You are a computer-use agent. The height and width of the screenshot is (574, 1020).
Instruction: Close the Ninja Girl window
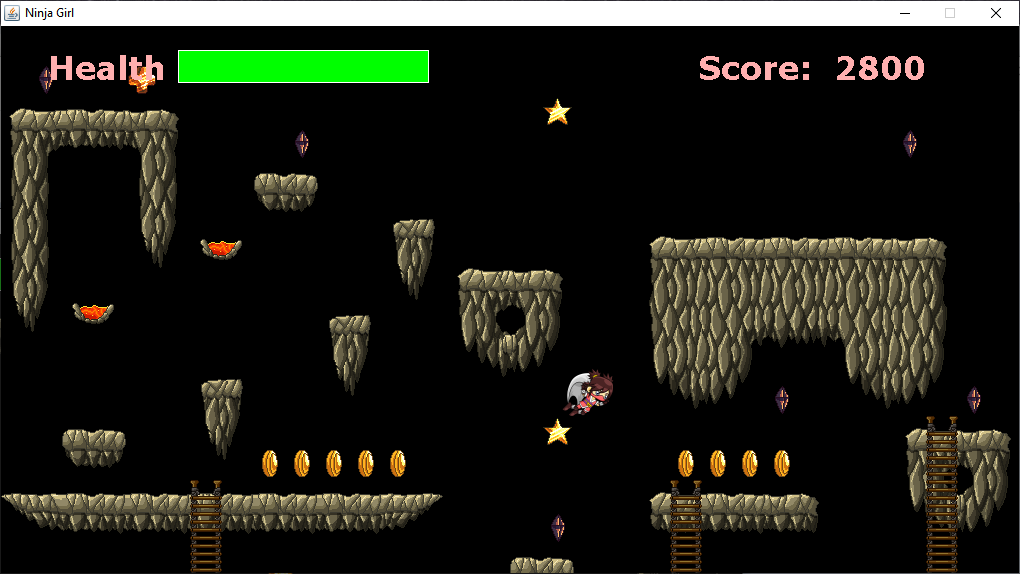click(x=995, y=13)
